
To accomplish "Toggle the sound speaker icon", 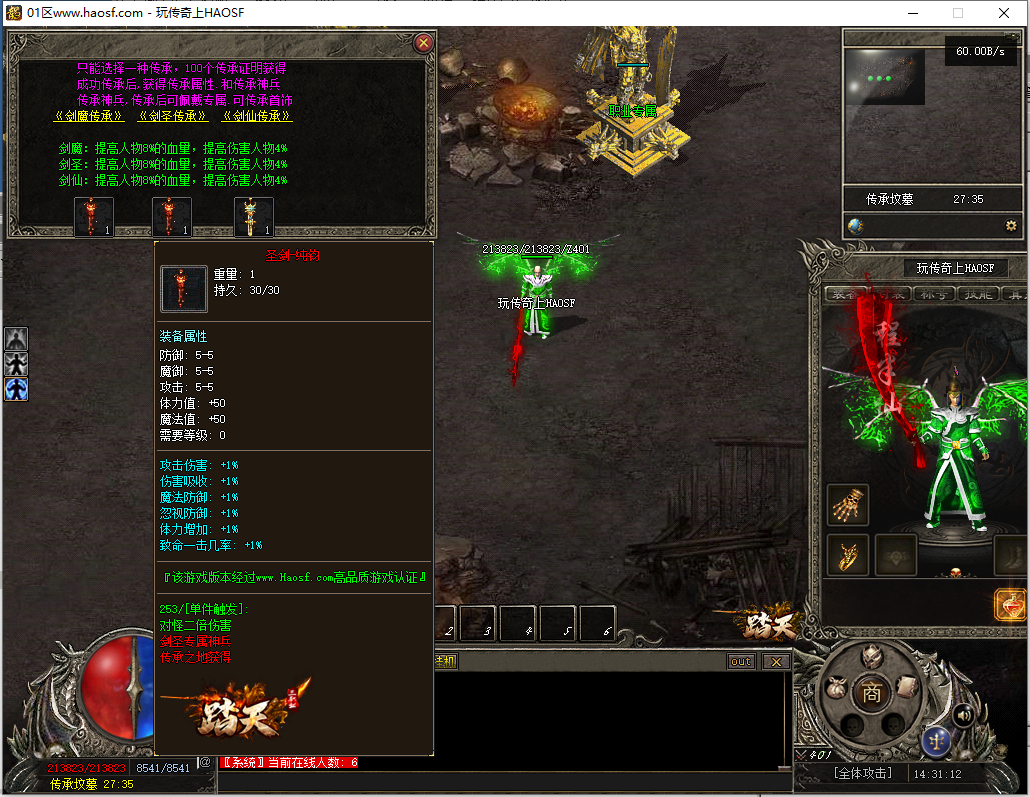I will (964, 714).
